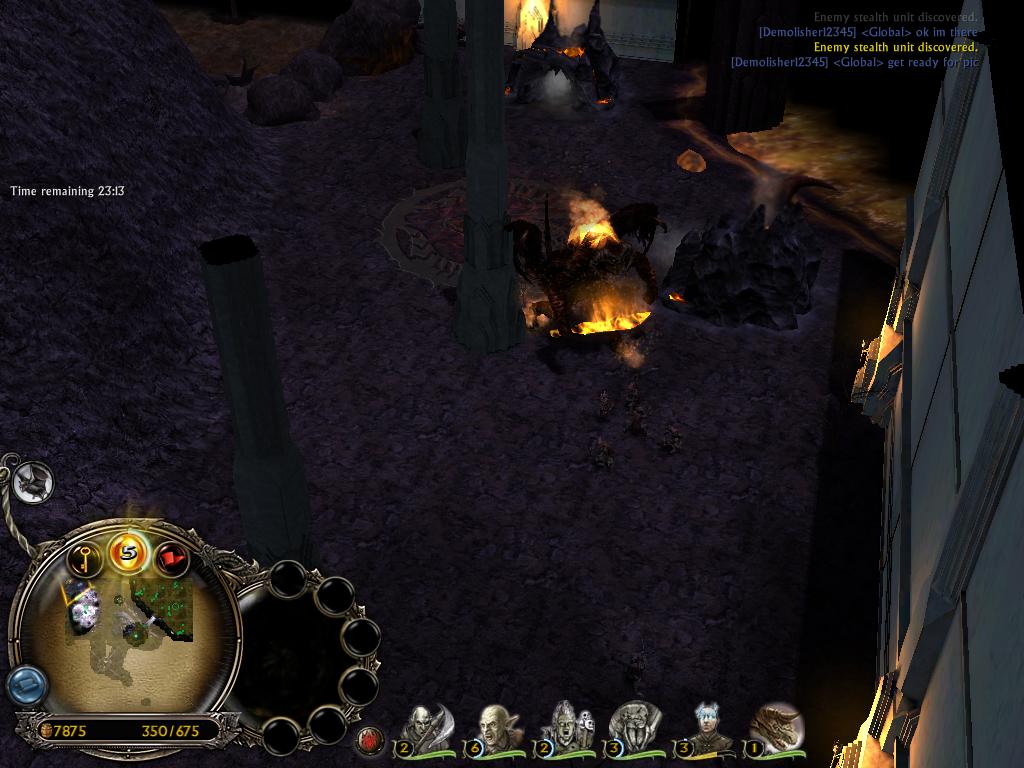
Task: Click the small red emblem button
Action: 370,741
